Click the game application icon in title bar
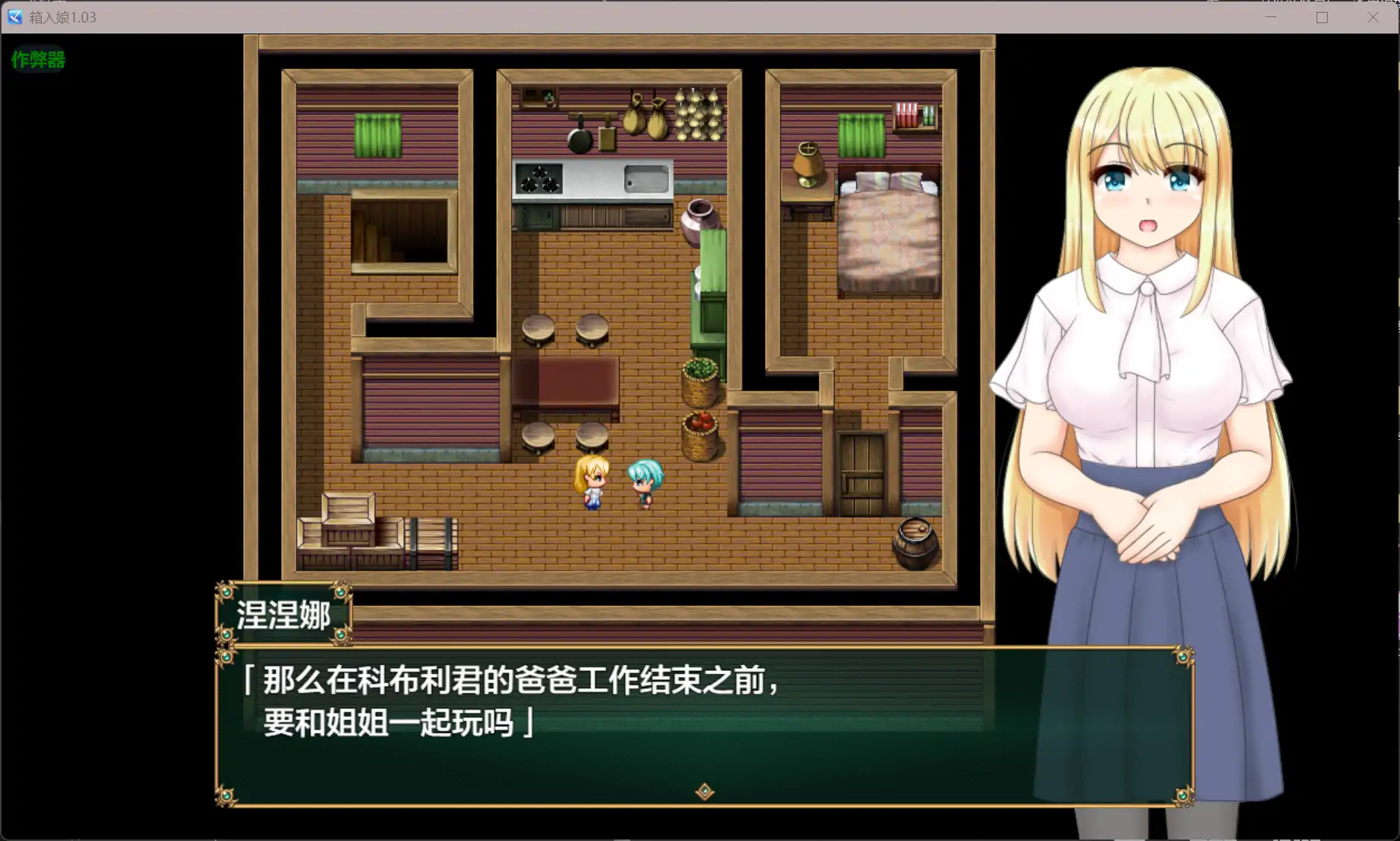The image size is (1400, 841). pyautogui.click(x=13, y=16)
